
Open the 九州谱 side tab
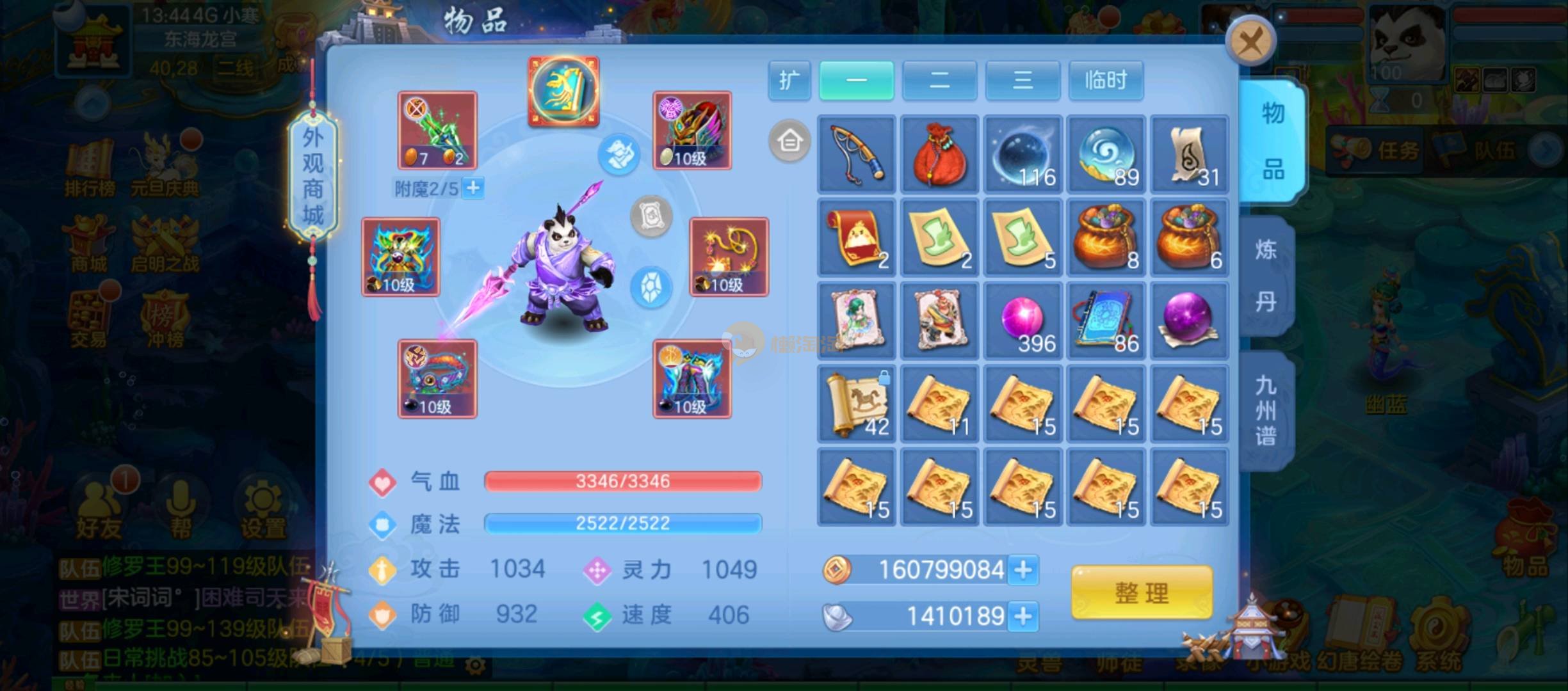pos(1266,409)
